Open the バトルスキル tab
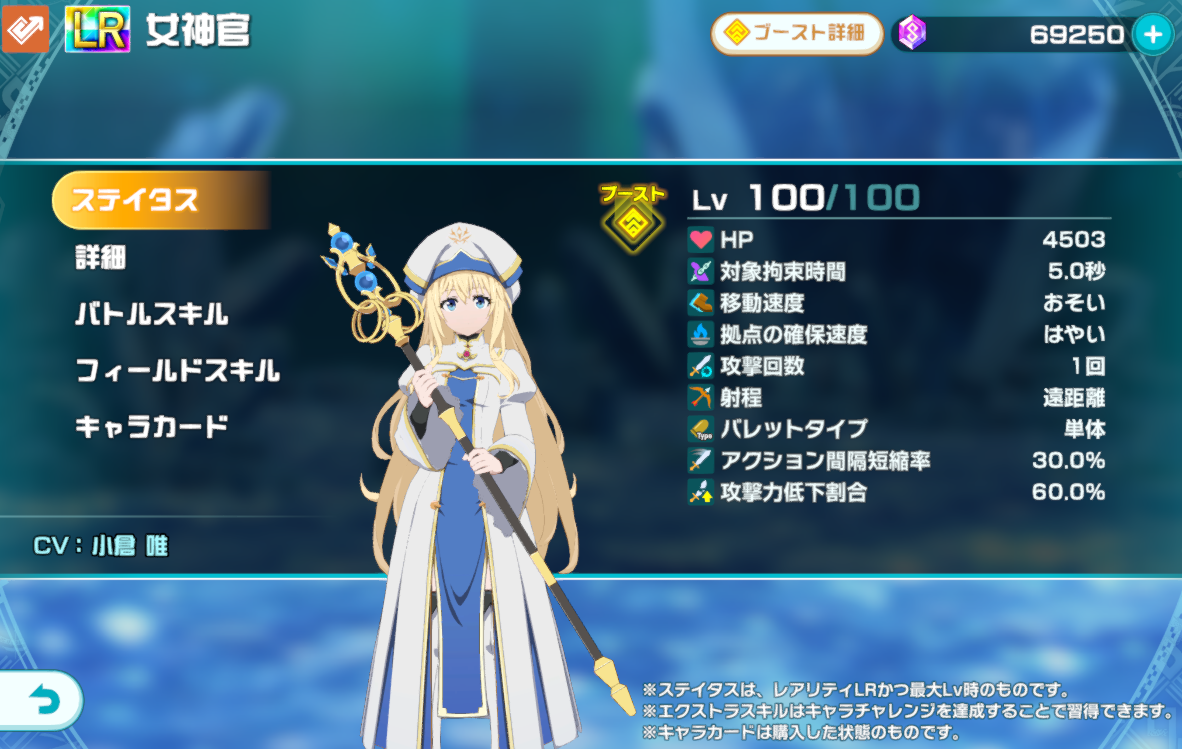This screenshot has height=749, width=1182. [152, 315]
